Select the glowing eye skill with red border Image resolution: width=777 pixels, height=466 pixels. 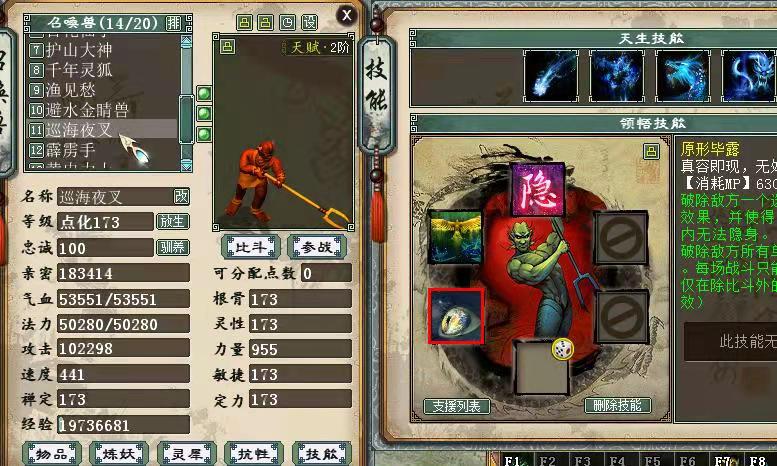point(455,316)
